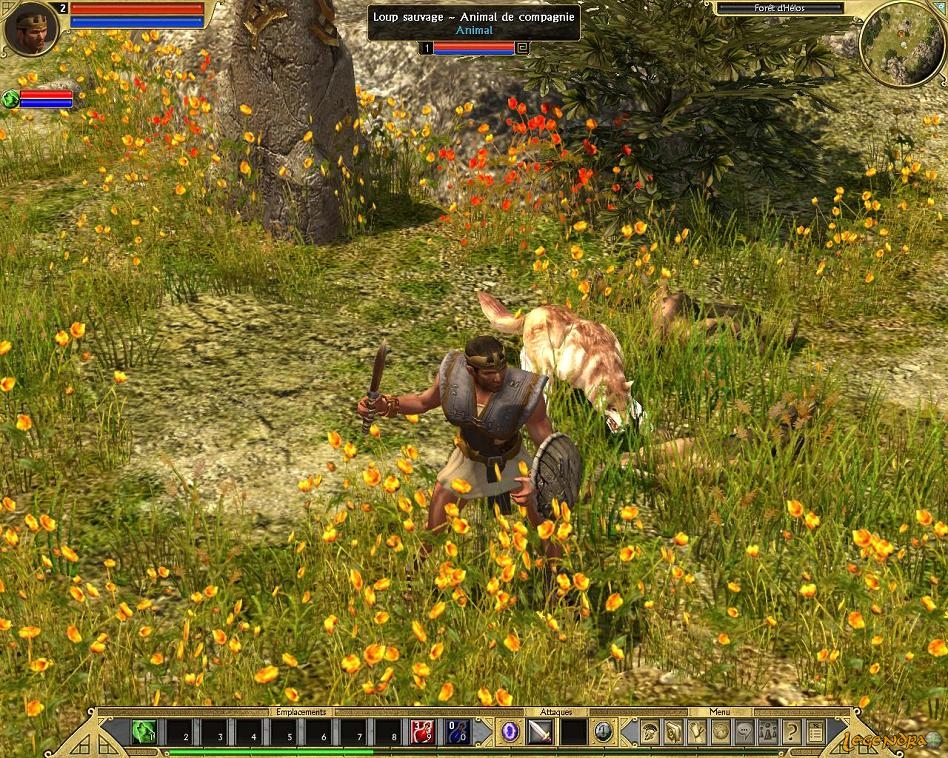This screenshot has height=758, width=948.
Task: Open the round map icon menu button
Action: (719, 733)
